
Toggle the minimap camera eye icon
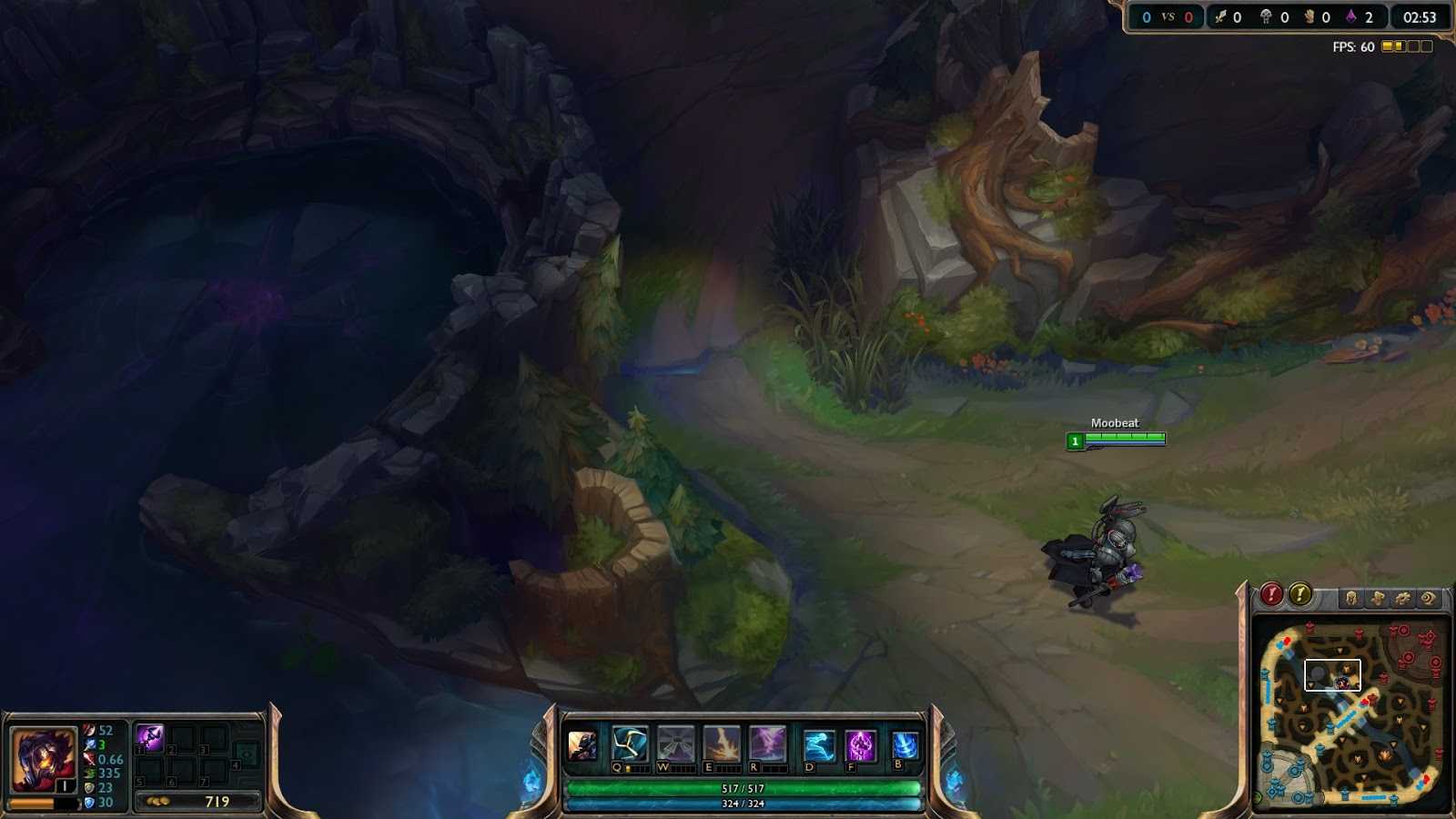(1427, 599)
